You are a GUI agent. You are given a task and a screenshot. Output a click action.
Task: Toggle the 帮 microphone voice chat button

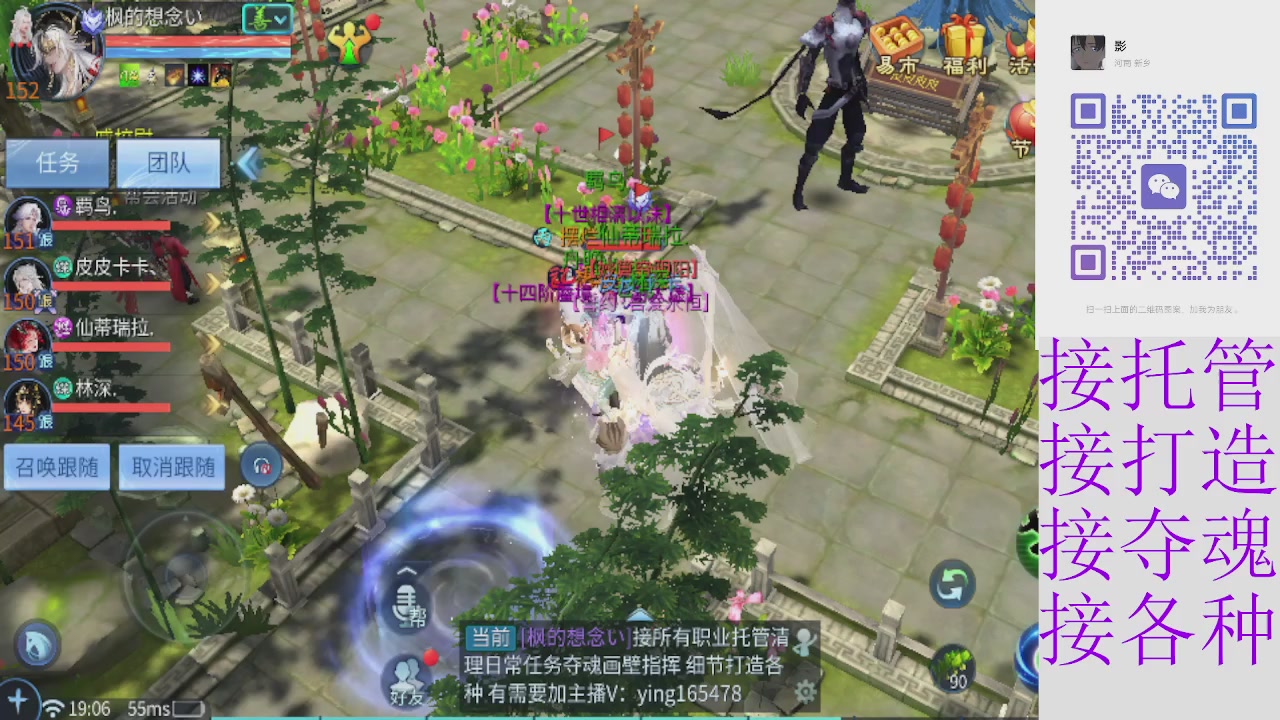pyautogui.click(x=405, y=607)
